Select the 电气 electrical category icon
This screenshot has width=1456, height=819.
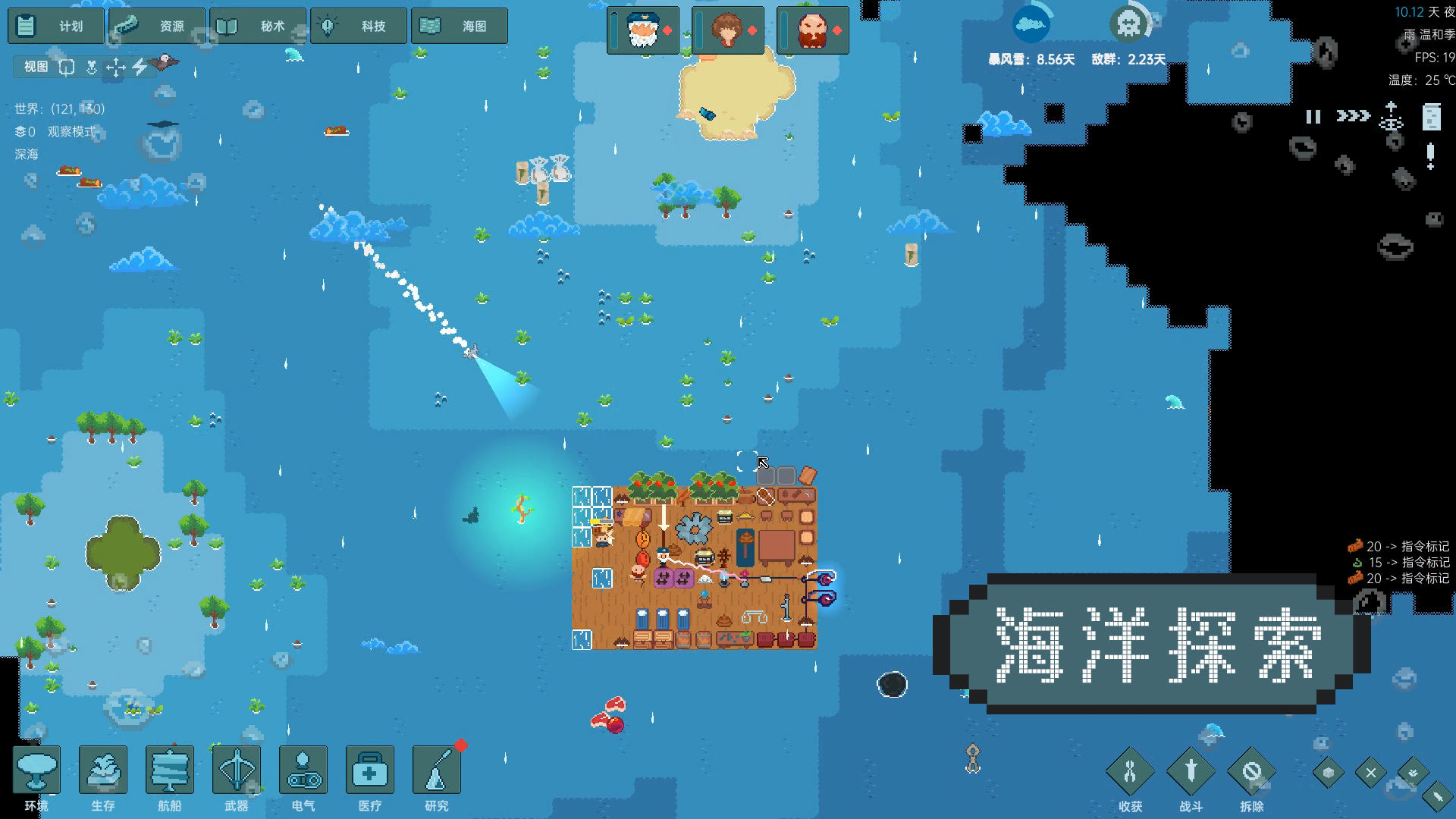(x=303, y=770)
